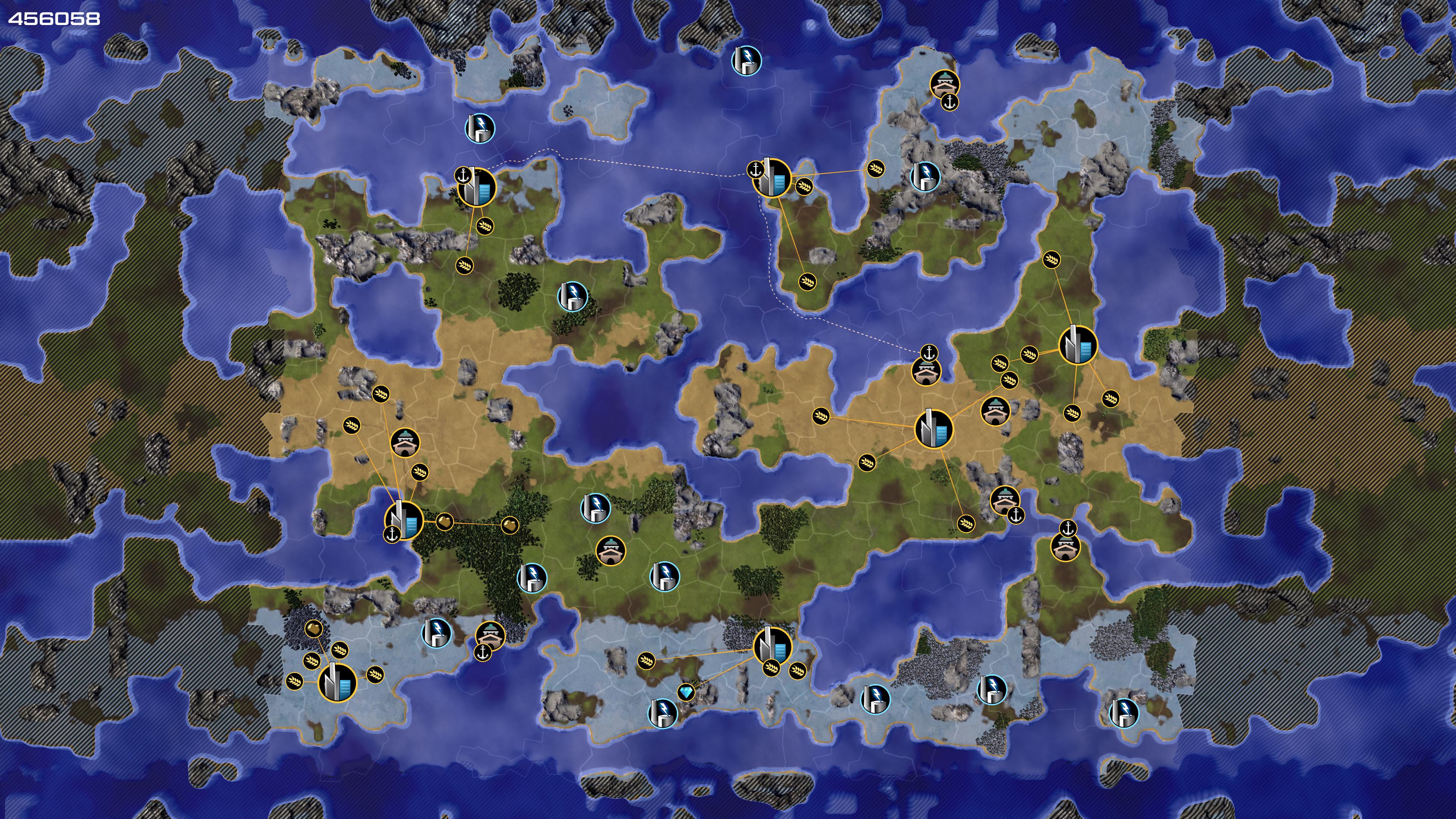The width and height of the screenshot is (1456, 819).
Task: Select the city marker linked to the diamond
Action: (772, 645)
